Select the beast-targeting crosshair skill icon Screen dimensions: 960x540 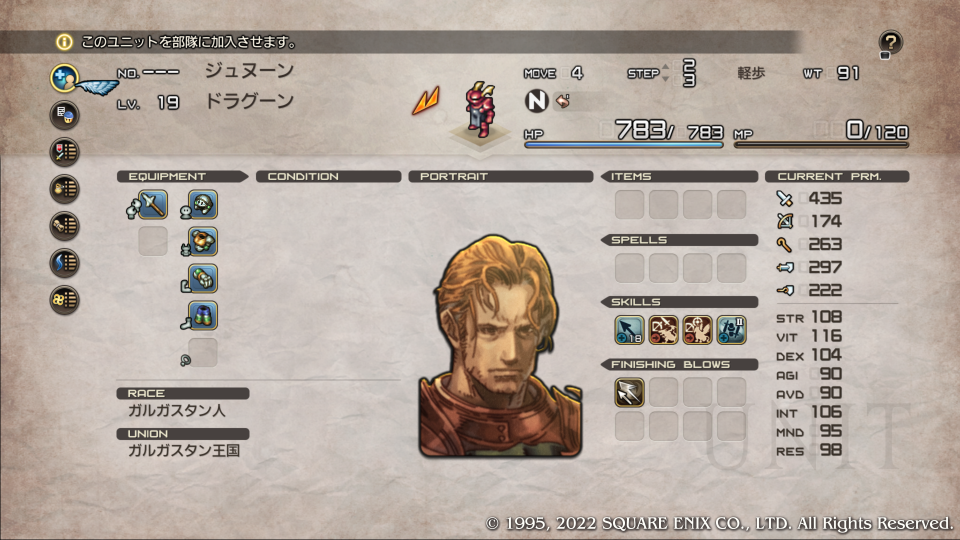pyautogui.click(x=697, y=330)
